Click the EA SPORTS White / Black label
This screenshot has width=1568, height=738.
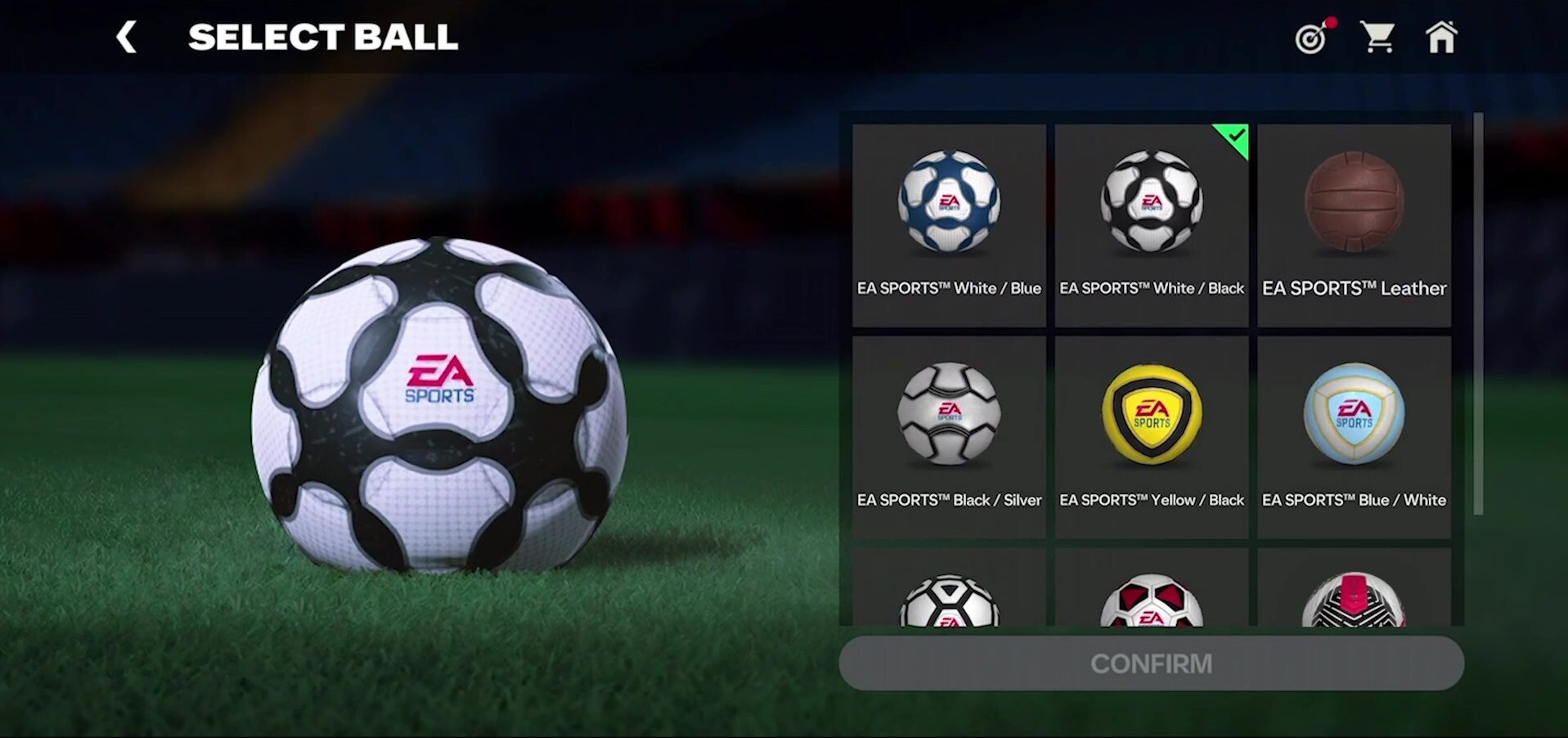click(x=1151, y=289)
